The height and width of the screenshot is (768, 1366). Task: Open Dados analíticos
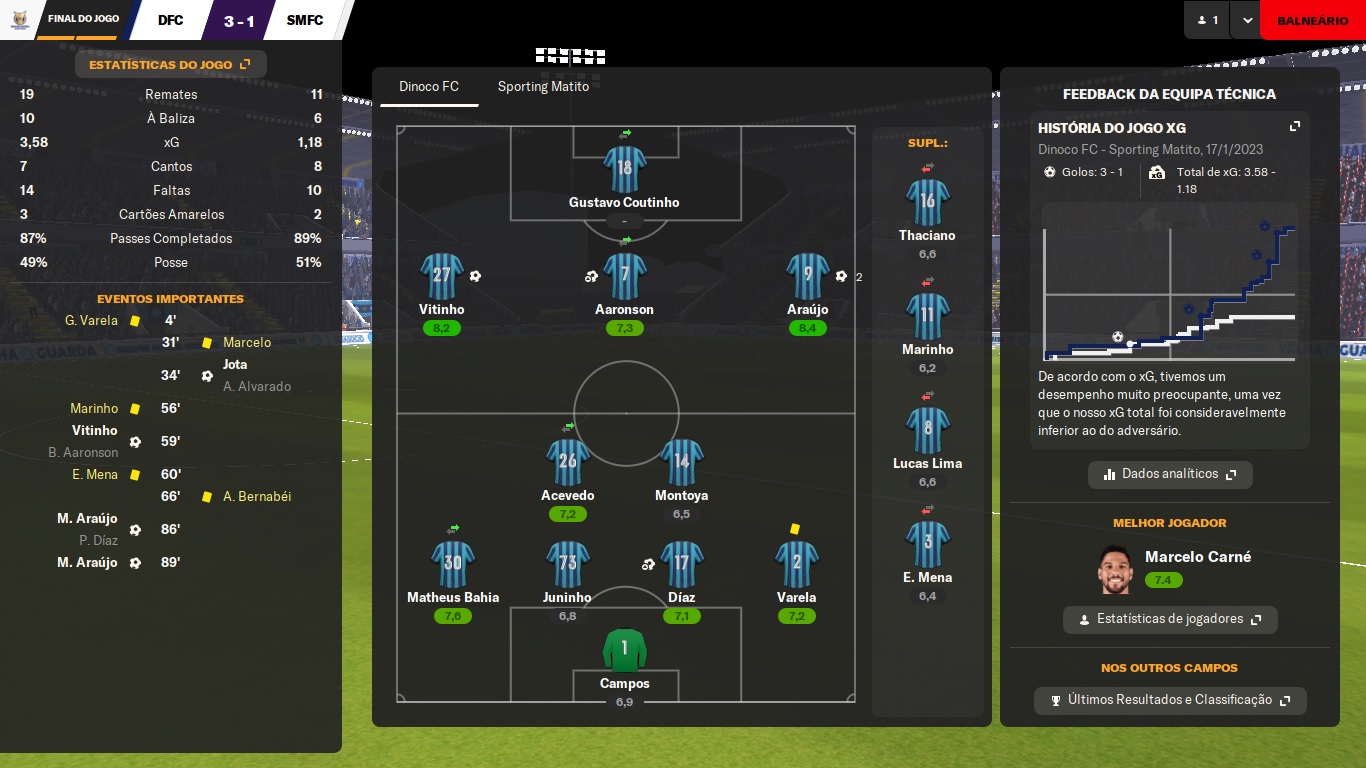[x=1170, y=474]
